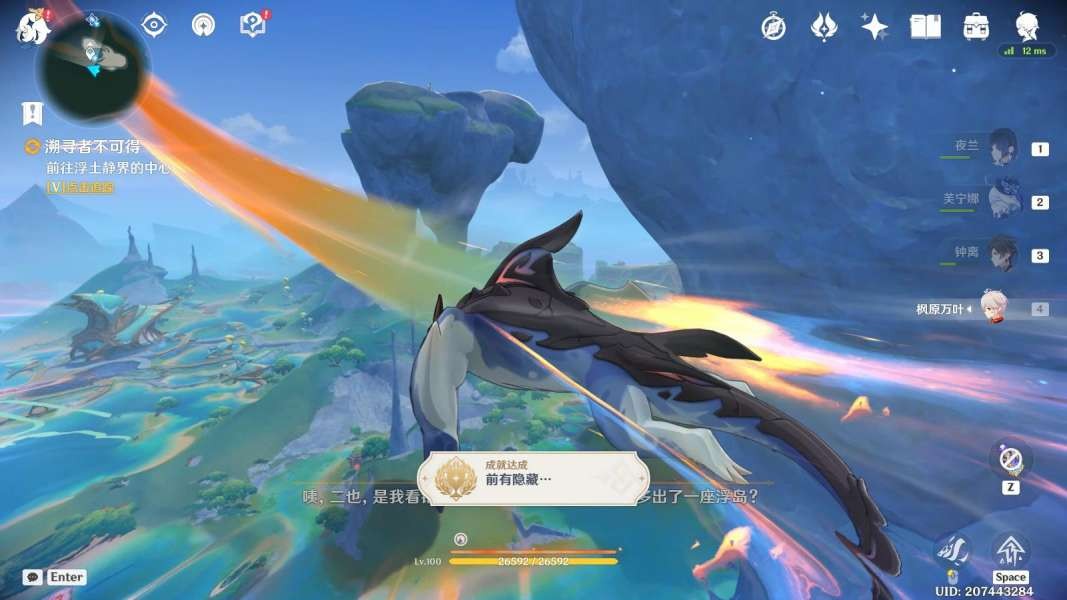
Task: Open the 成就达成 achievement popup
Action: (532, 479)
